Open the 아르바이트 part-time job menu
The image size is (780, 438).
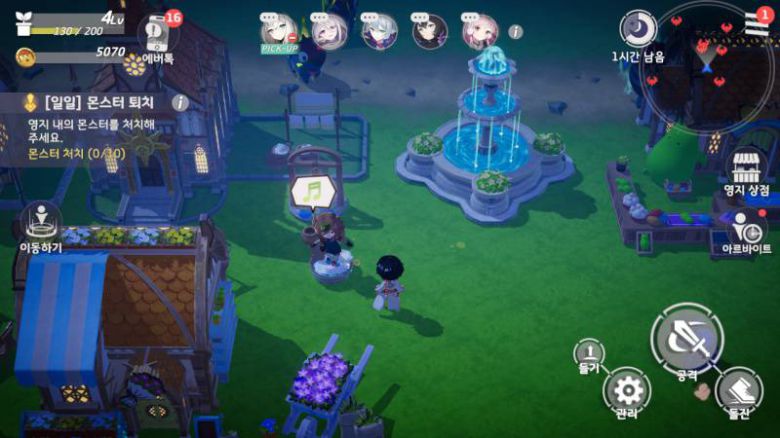746,232
